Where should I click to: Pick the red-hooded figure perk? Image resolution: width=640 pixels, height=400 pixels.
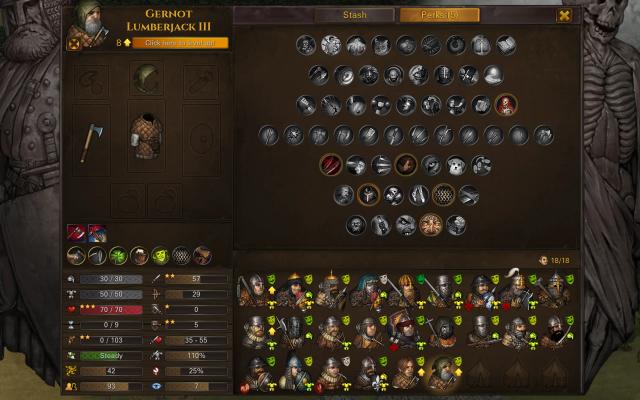[x=506, y=104]
